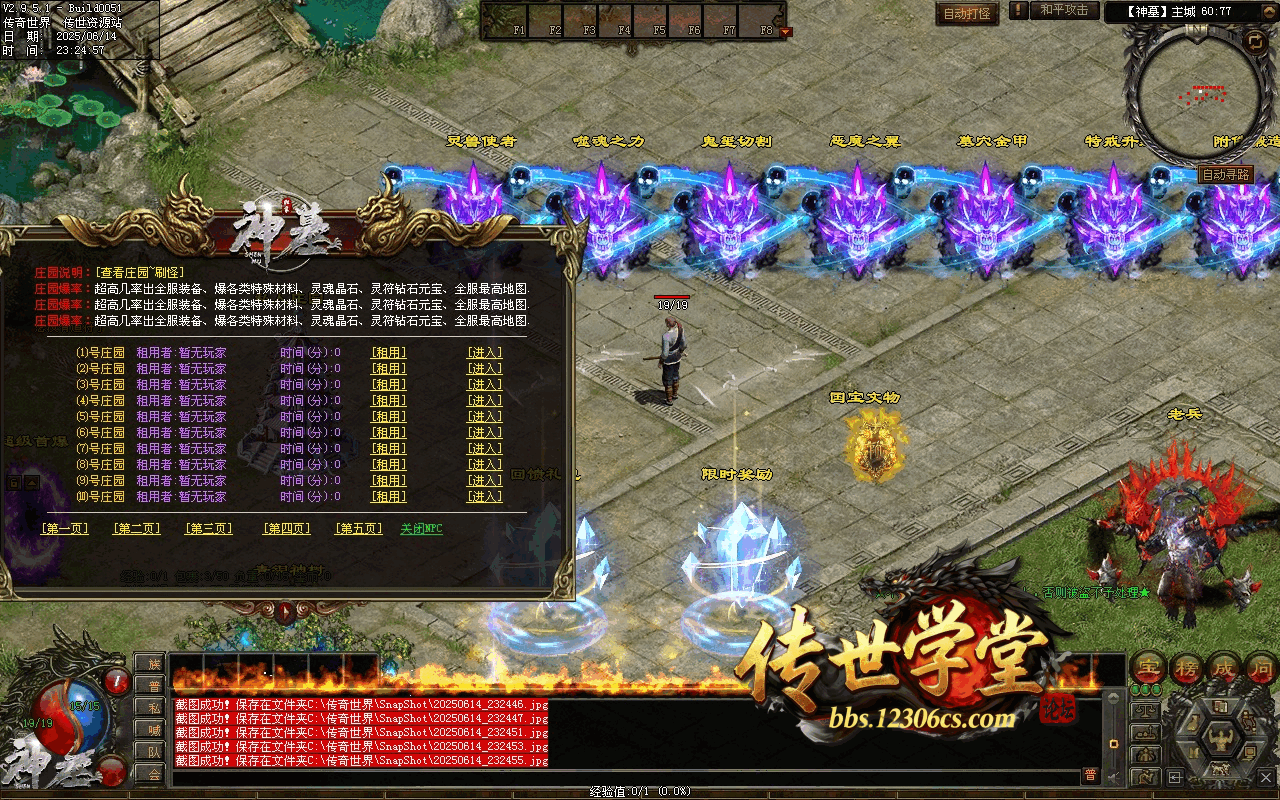This screenshot has height=800, width=1280.
Task: Rent manor number (1) via 租用
Action: (x=389, y=353)
